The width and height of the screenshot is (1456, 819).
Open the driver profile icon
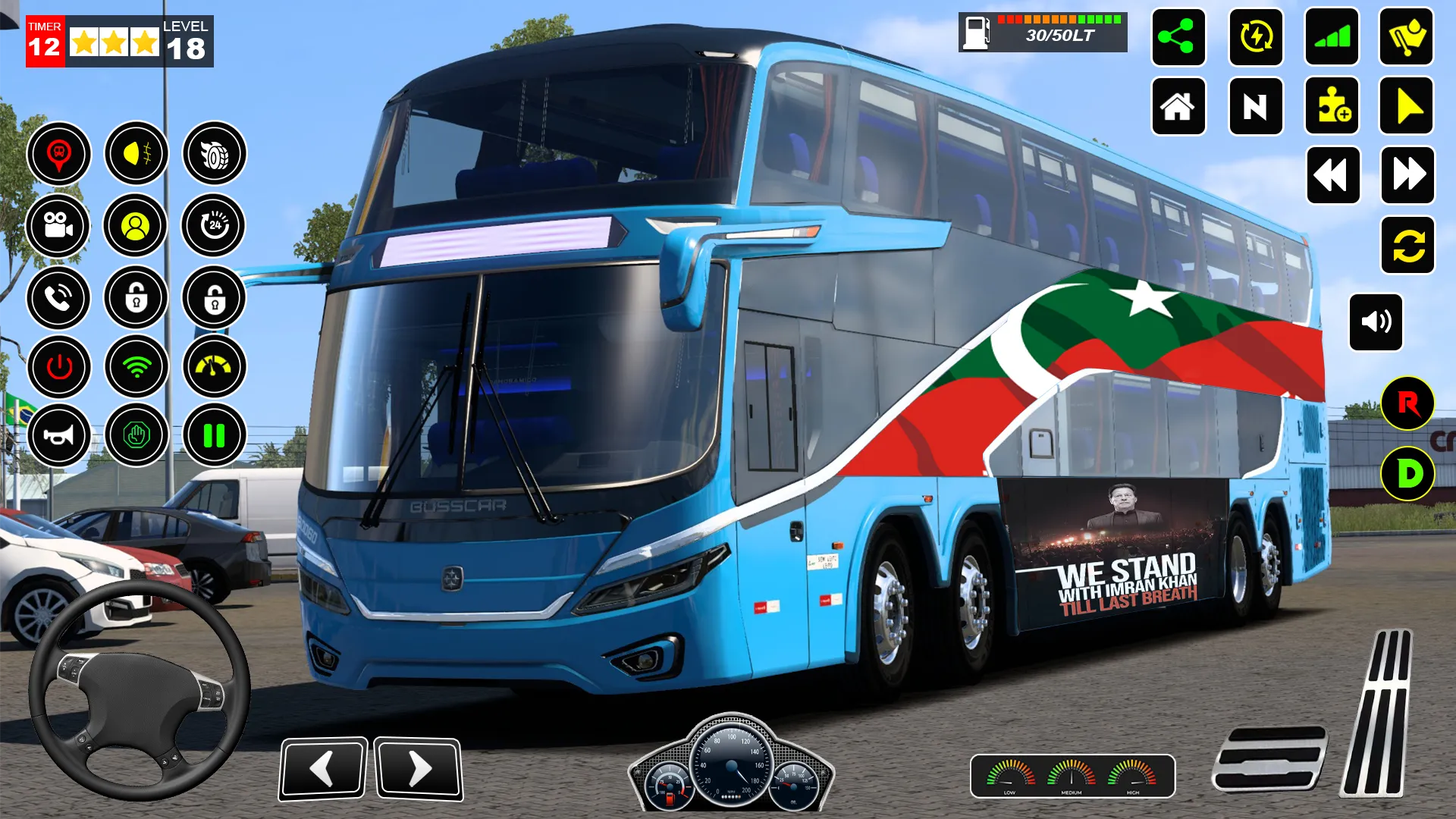click(136, 225)
